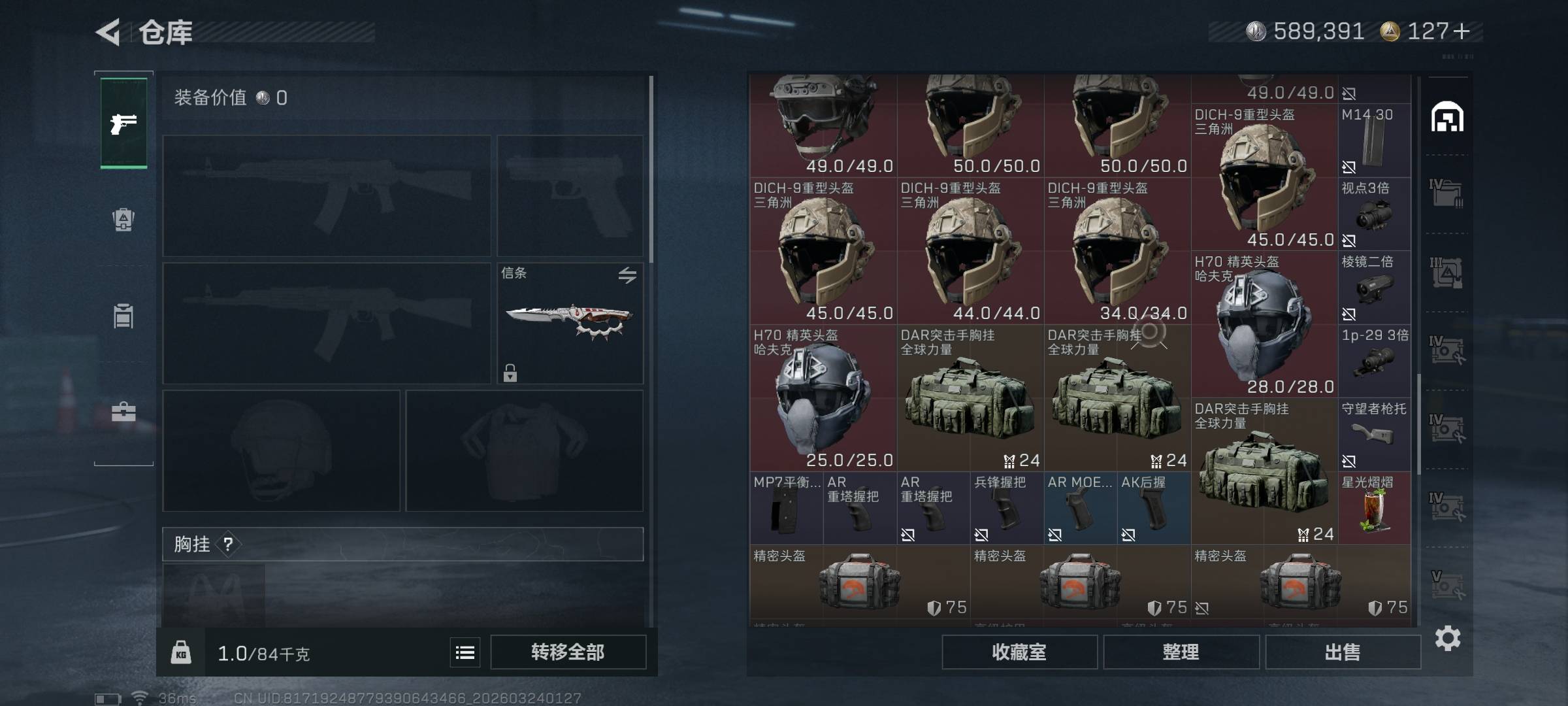Switch to the briefcase tab

tap(123, 412)
